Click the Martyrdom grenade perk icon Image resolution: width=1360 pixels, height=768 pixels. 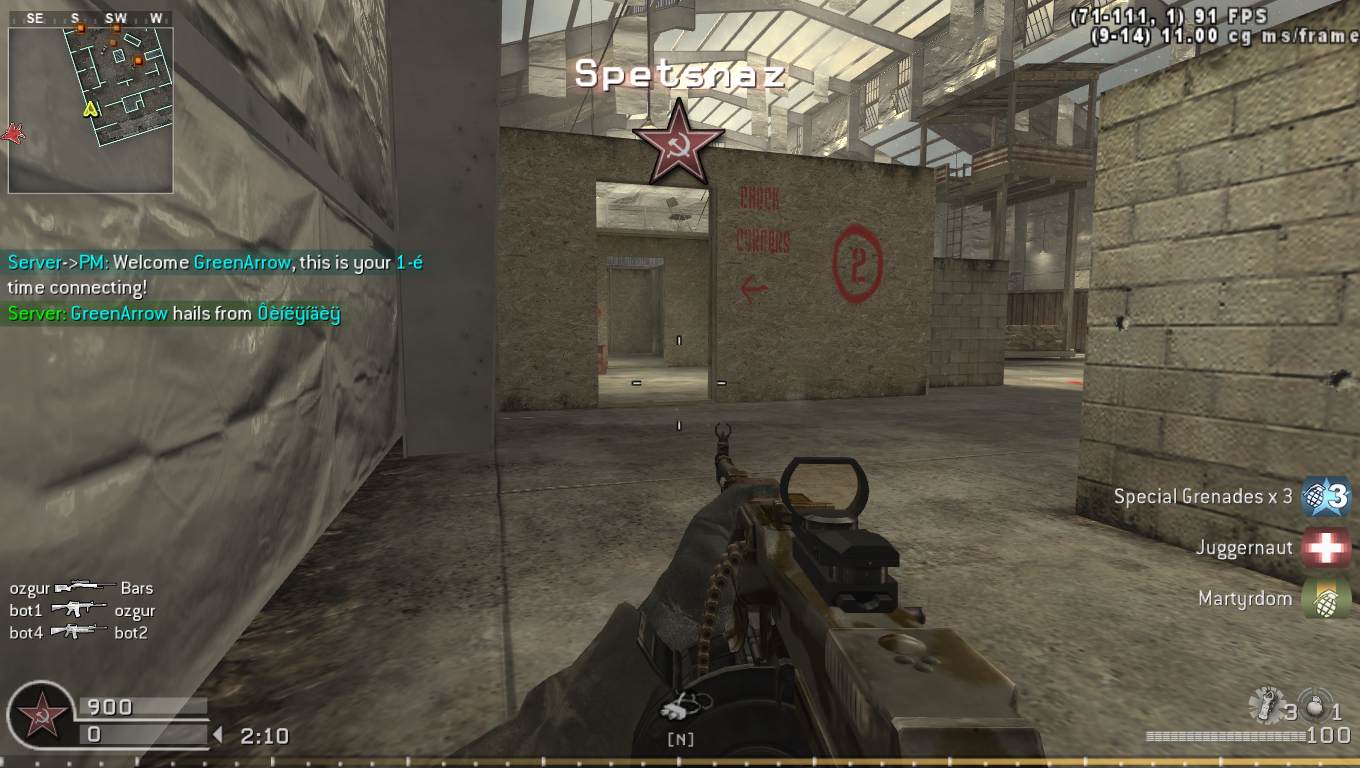click(x=1327, y=598)
